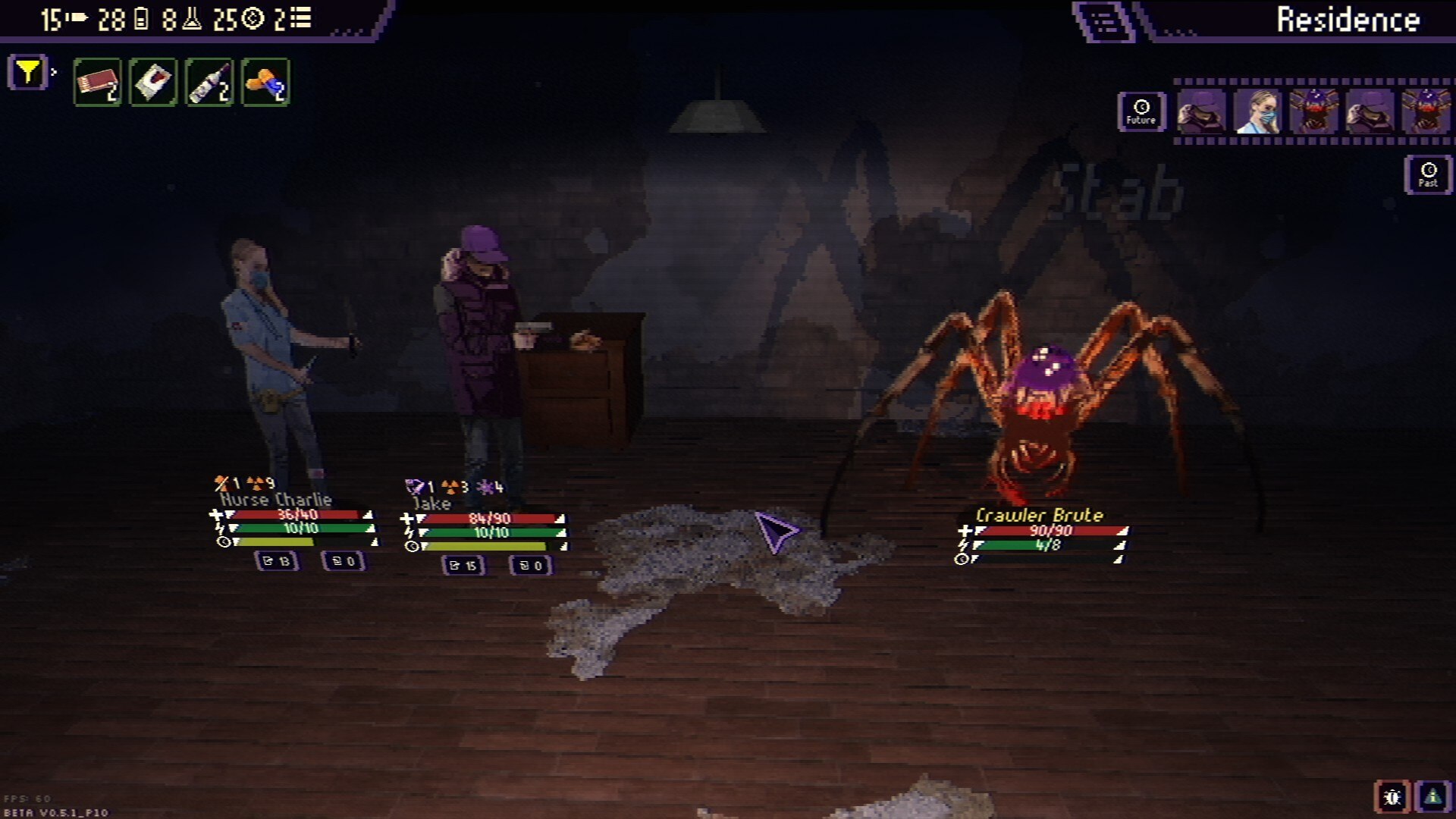Image resolution: width=1456 pixels, height=819 pixels.
Task: Click the bug report button
Action: click(x=1392, y=797)
